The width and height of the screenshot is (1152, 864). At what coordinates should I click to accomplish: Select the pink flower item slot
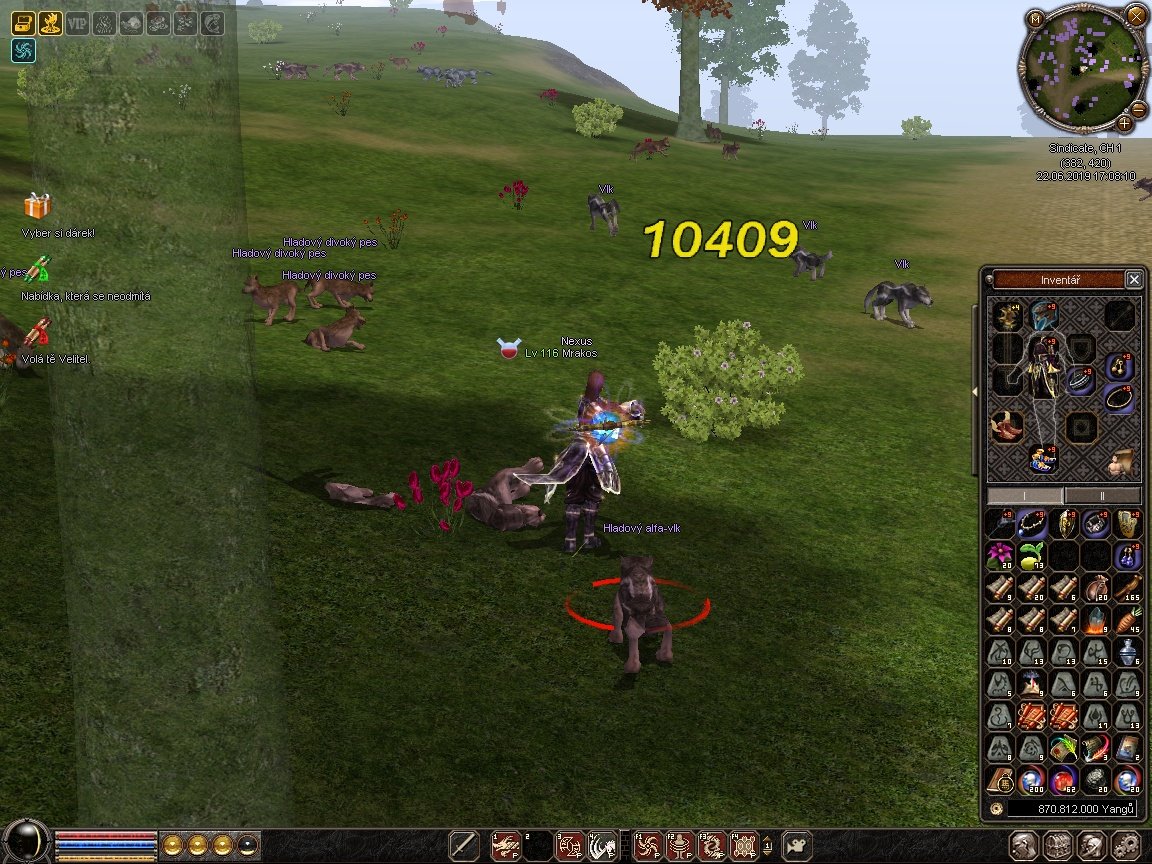pyautogui.click(x=999, y=555)
